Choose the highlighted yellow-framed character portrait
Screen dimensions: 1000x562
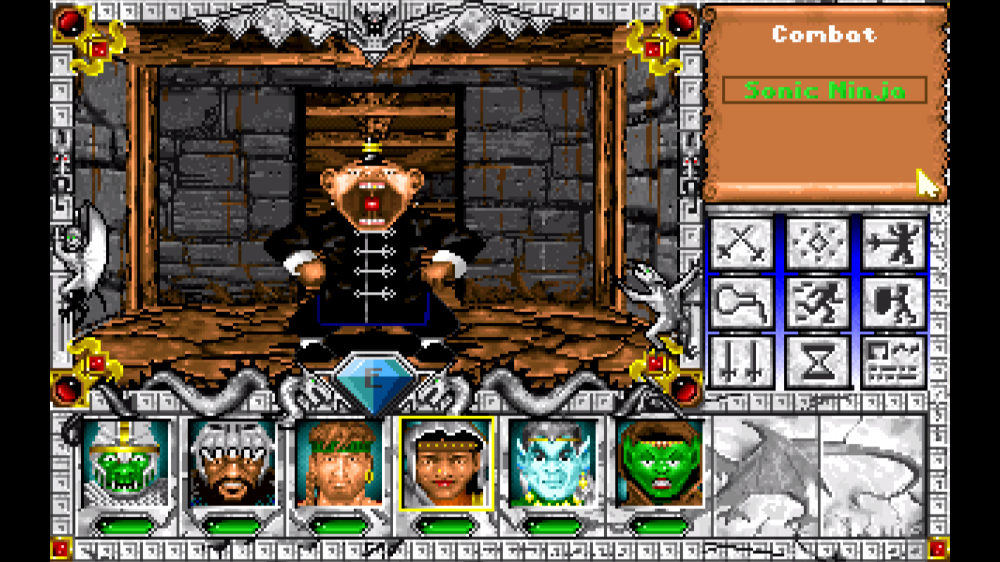445,462
